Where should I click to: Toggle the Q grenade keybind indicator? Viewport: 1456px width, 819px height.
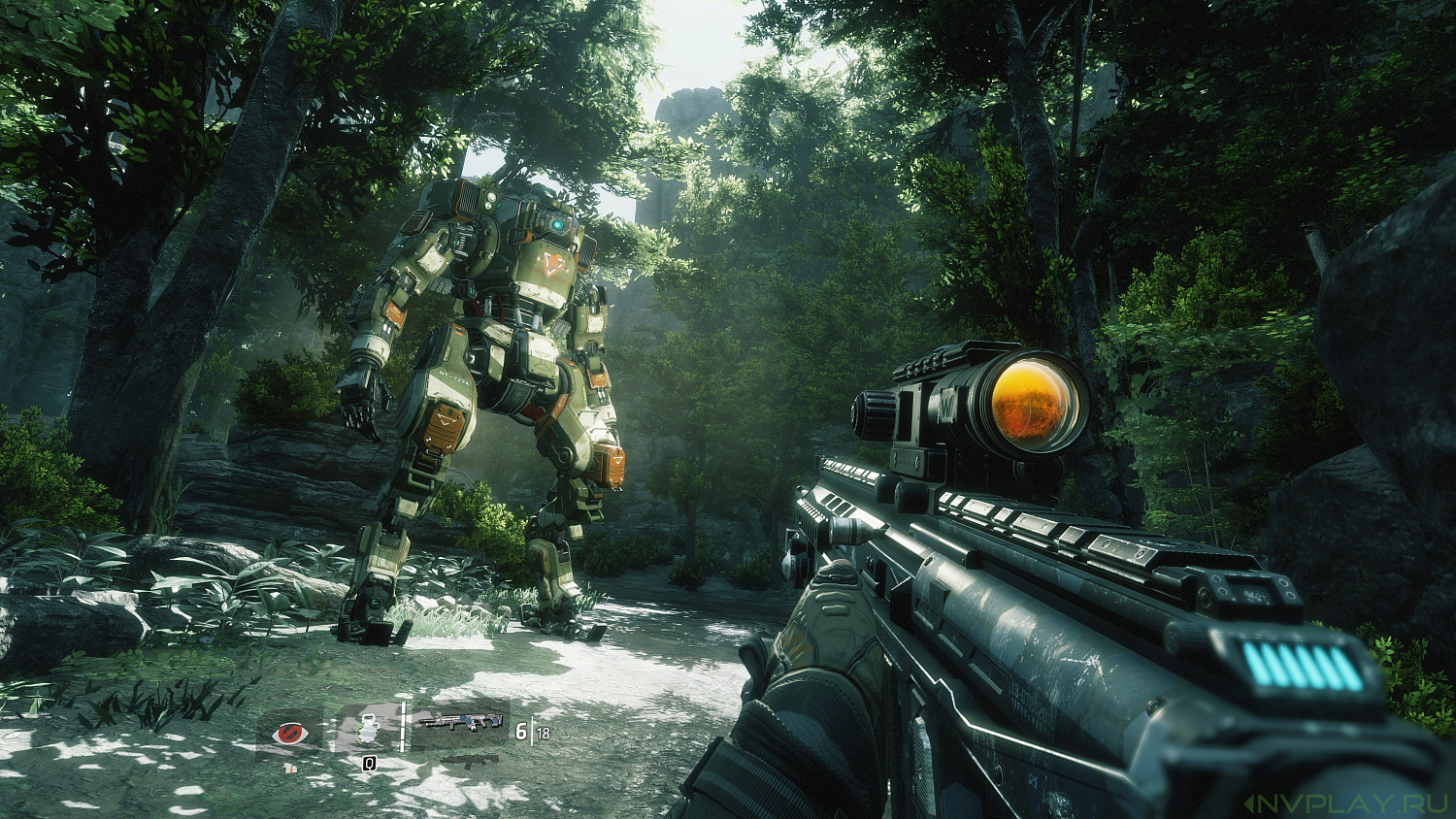pos(368,765)
